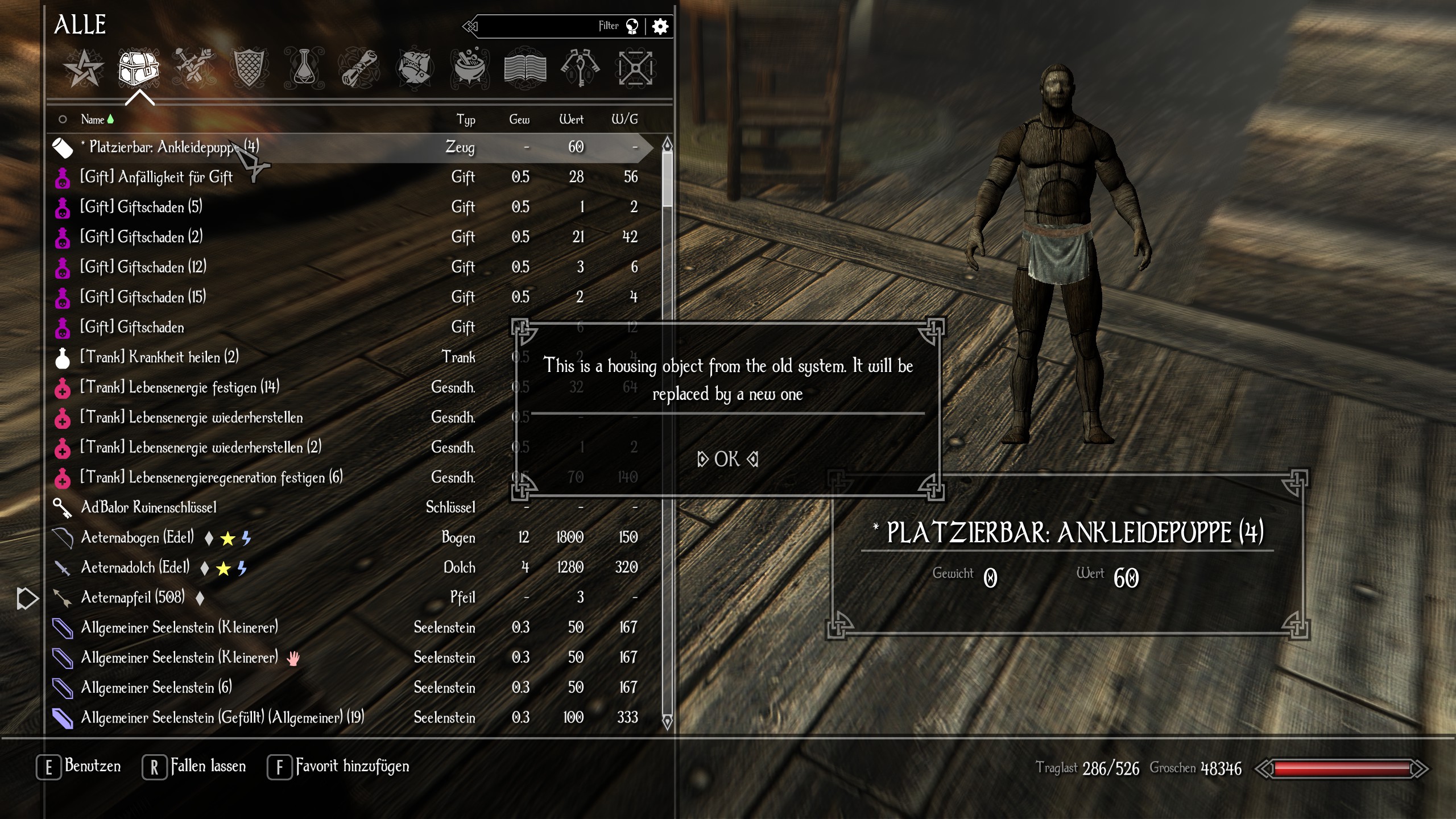
Task: Switch to the potions flask category
Action: coord(304,69)
